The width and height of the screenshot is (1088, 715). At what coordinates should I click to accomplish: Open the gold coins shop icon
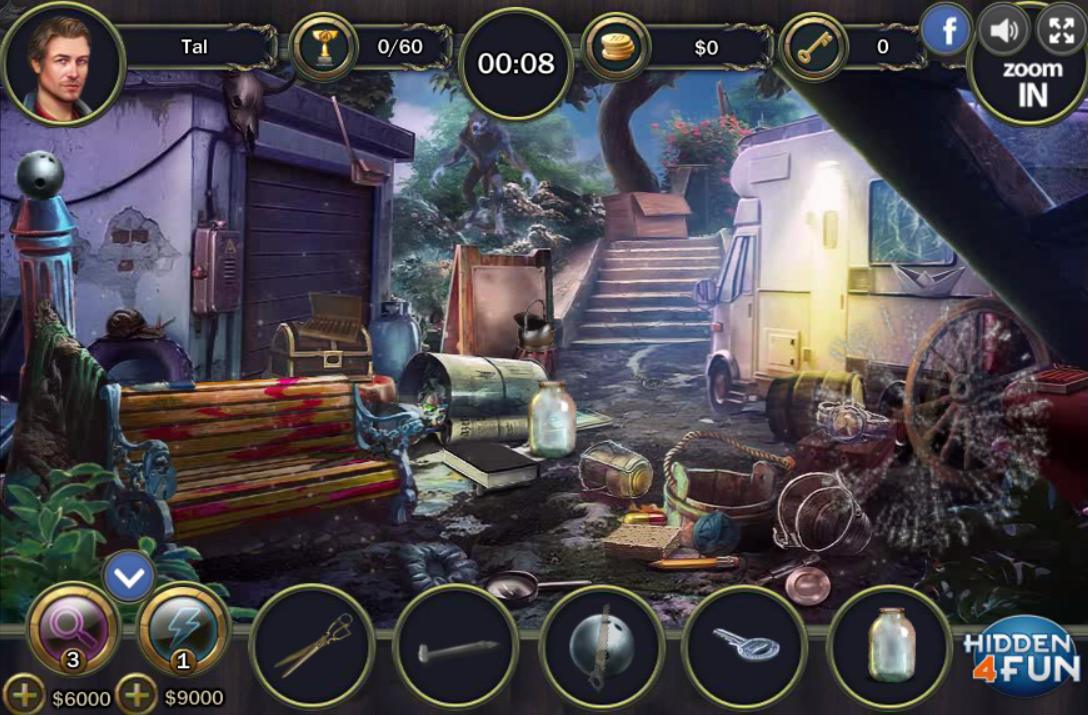click(615, 47)
